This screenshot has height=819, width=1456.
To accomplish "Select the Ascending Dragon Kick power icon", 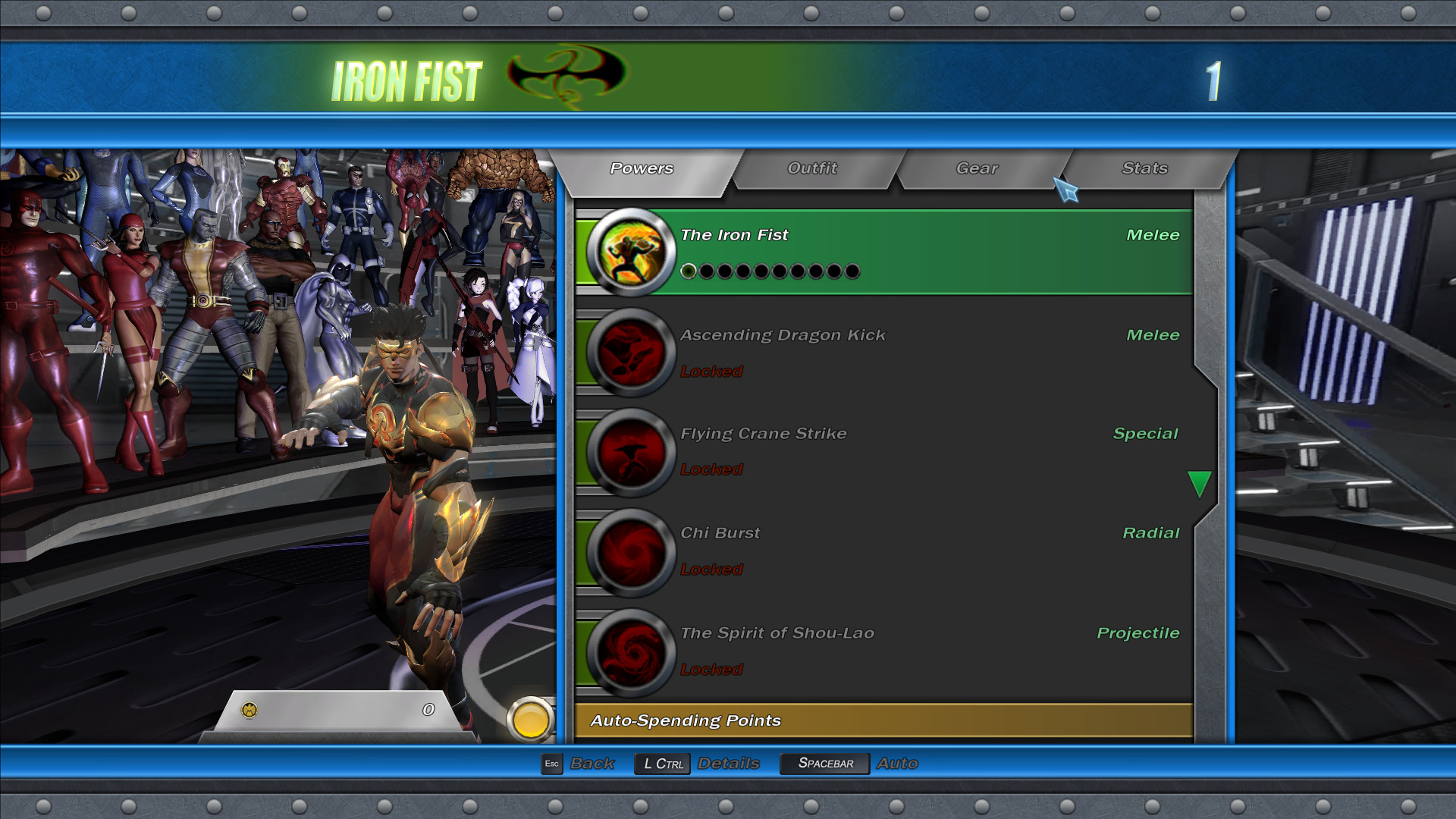I will pos(631,353).
